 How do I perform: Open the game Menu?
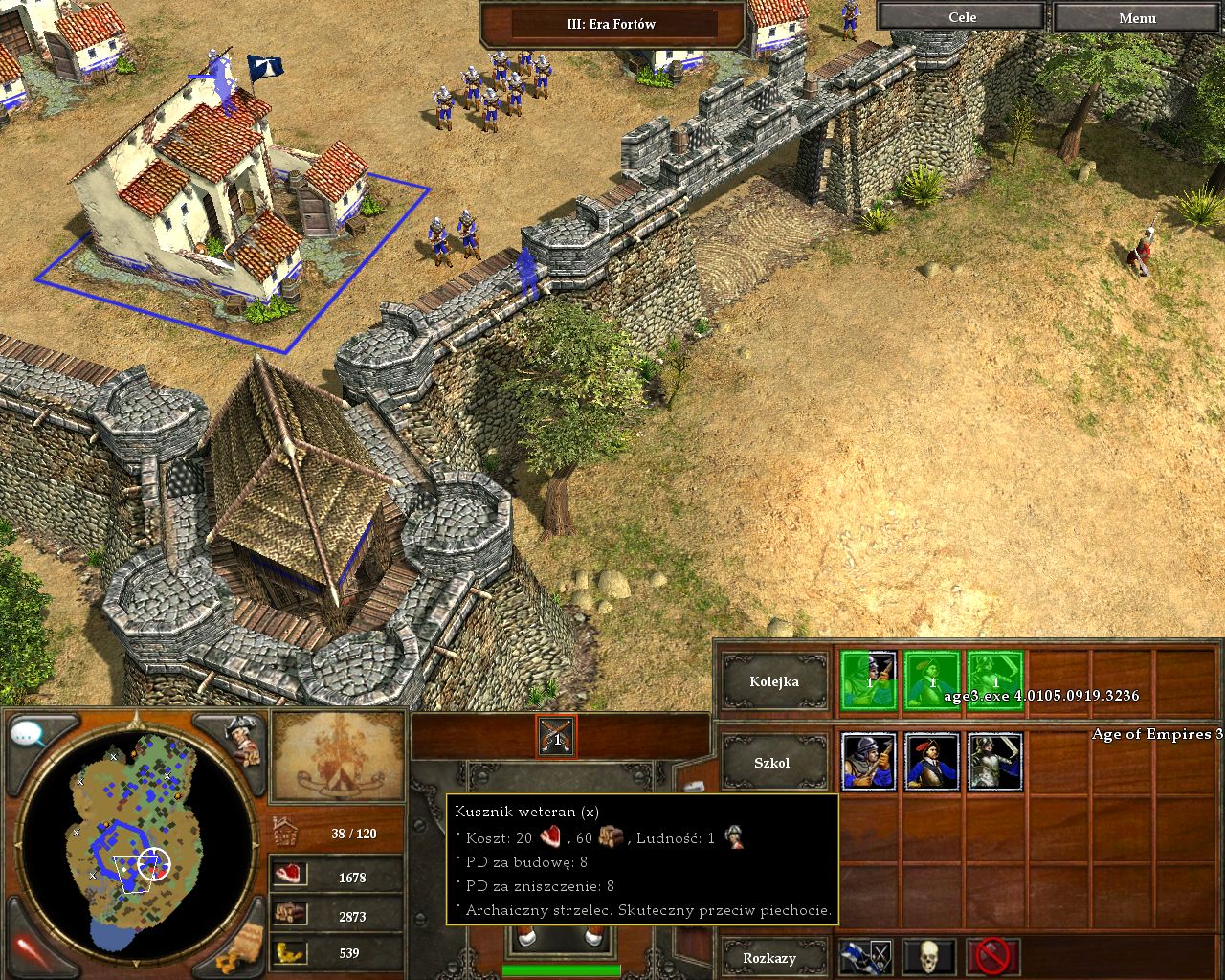click(x=1137, y=17)
